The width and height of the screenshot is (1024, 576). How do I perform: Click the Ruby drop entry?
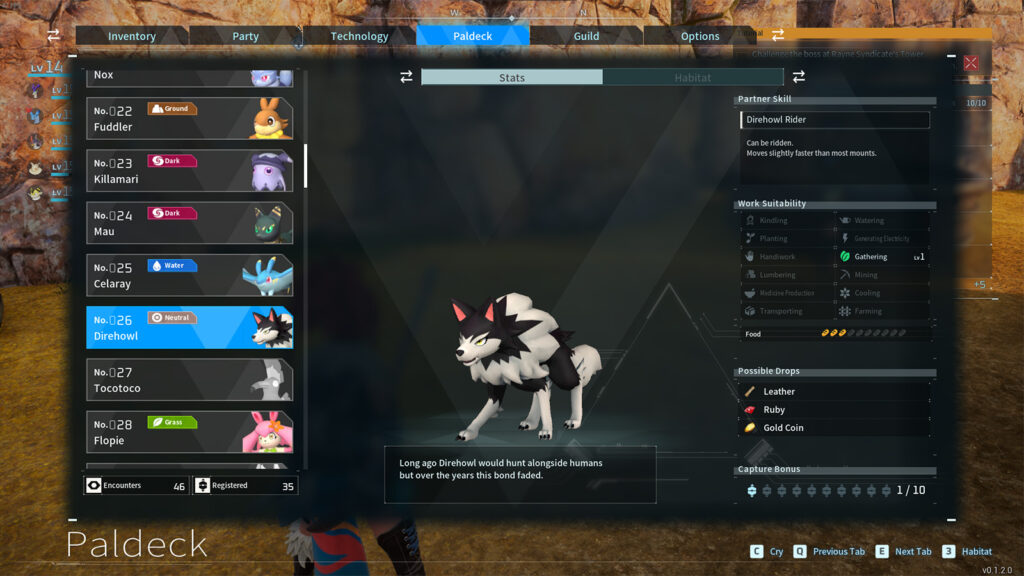774,410
